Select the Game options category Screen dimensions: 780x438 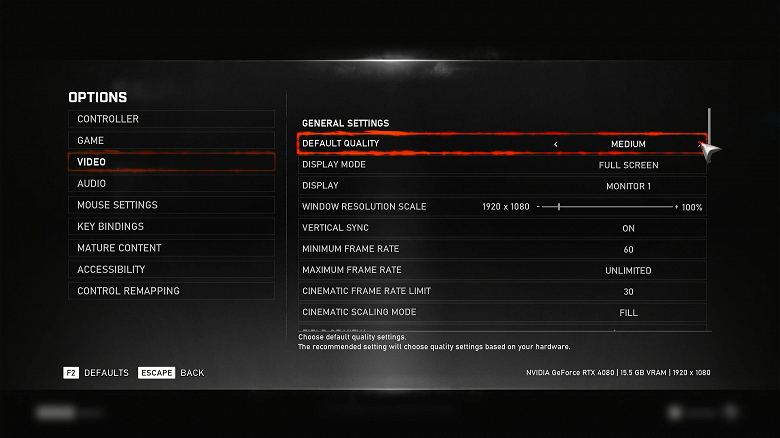tap(170, 141)
